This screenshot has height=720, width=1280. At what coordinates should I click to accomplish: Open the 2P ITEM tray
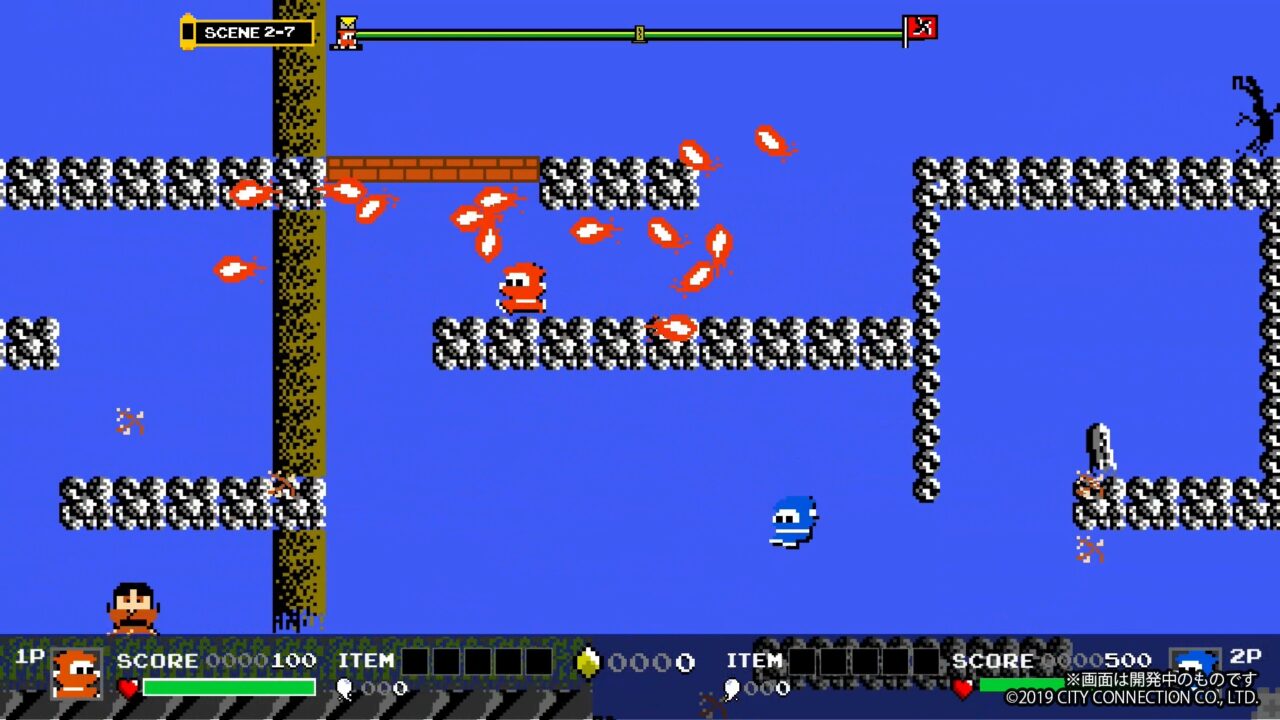[756, 661]
